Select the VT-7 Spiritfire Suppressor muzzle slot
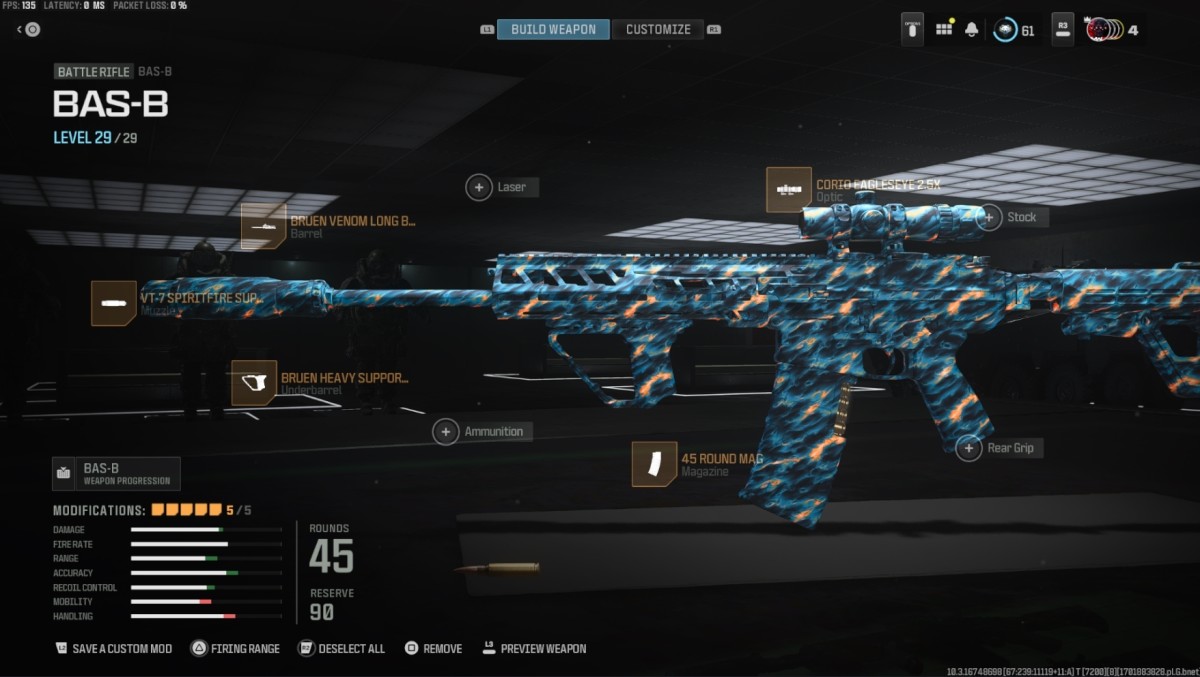 114,303
